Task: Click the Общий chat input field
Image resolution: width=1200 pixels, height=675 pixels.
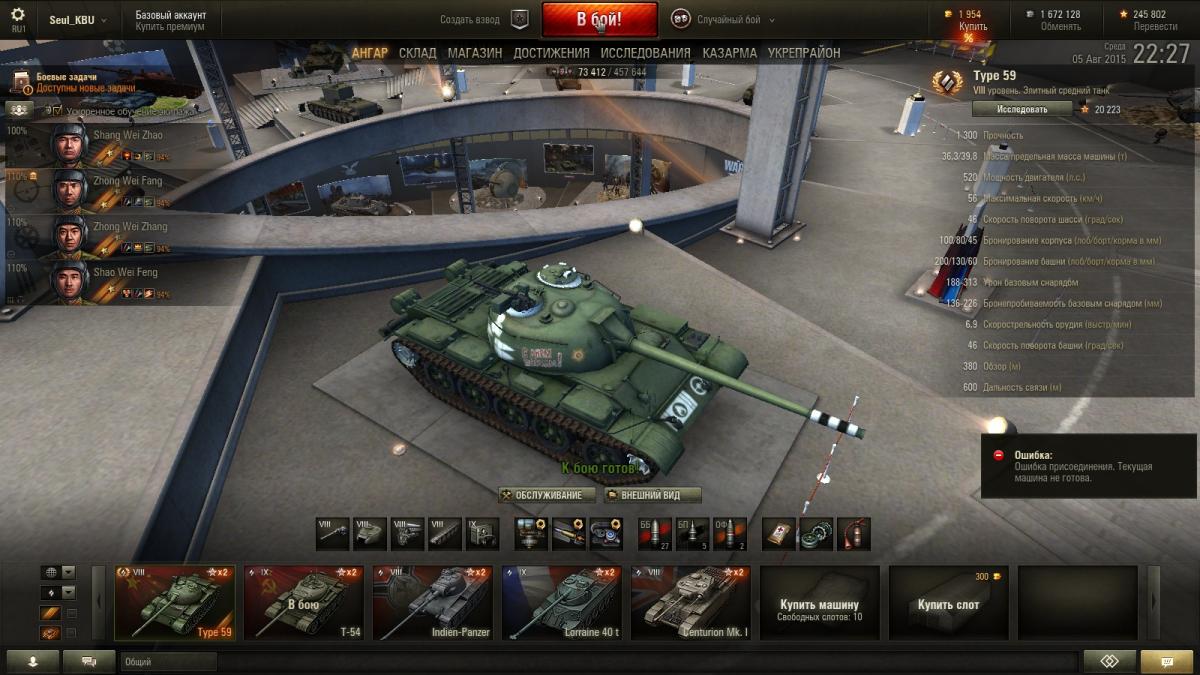Action: coord(168,661)
